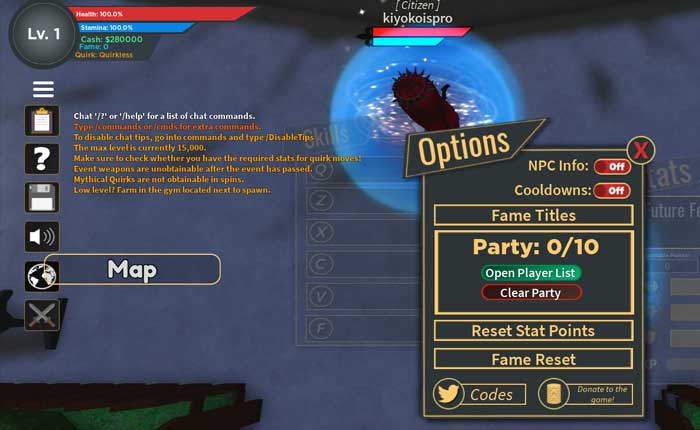700x430 pixels.
Task: Click the floppy disk save icon
Action: click(42, 197)
